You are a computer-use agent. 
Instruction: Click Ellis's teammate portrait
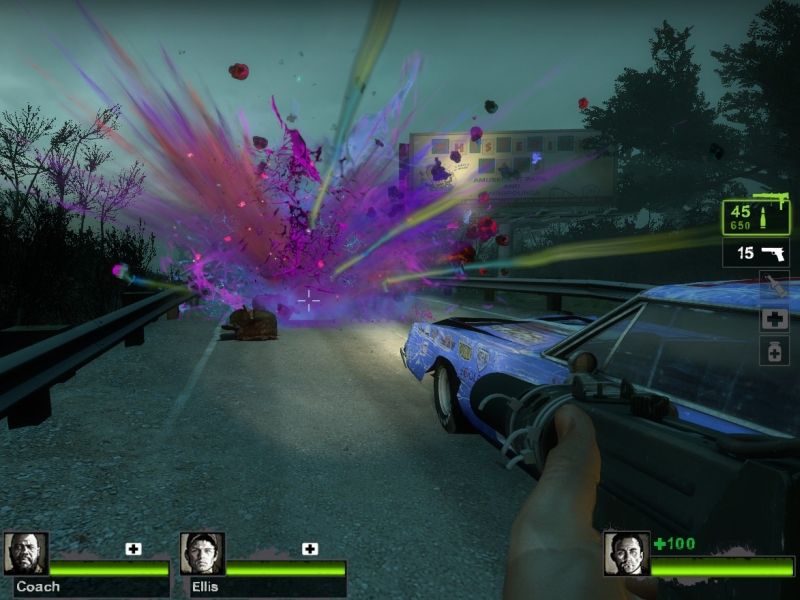click(x=202, y=553)
